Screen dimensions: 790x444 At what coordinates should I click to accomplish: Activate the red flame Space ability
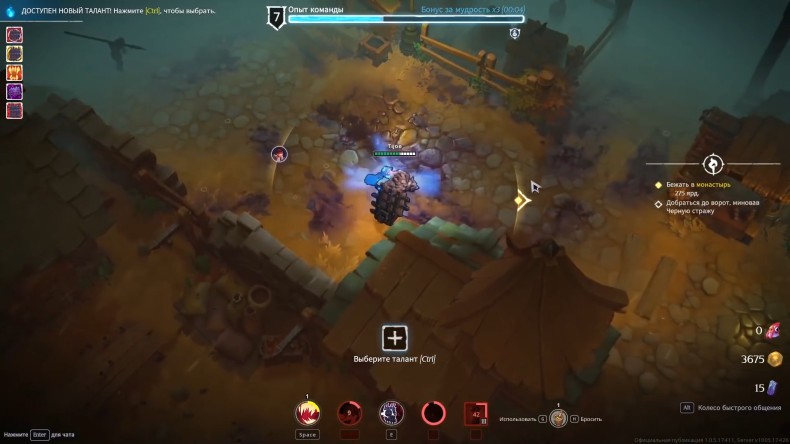coord(307,412)
